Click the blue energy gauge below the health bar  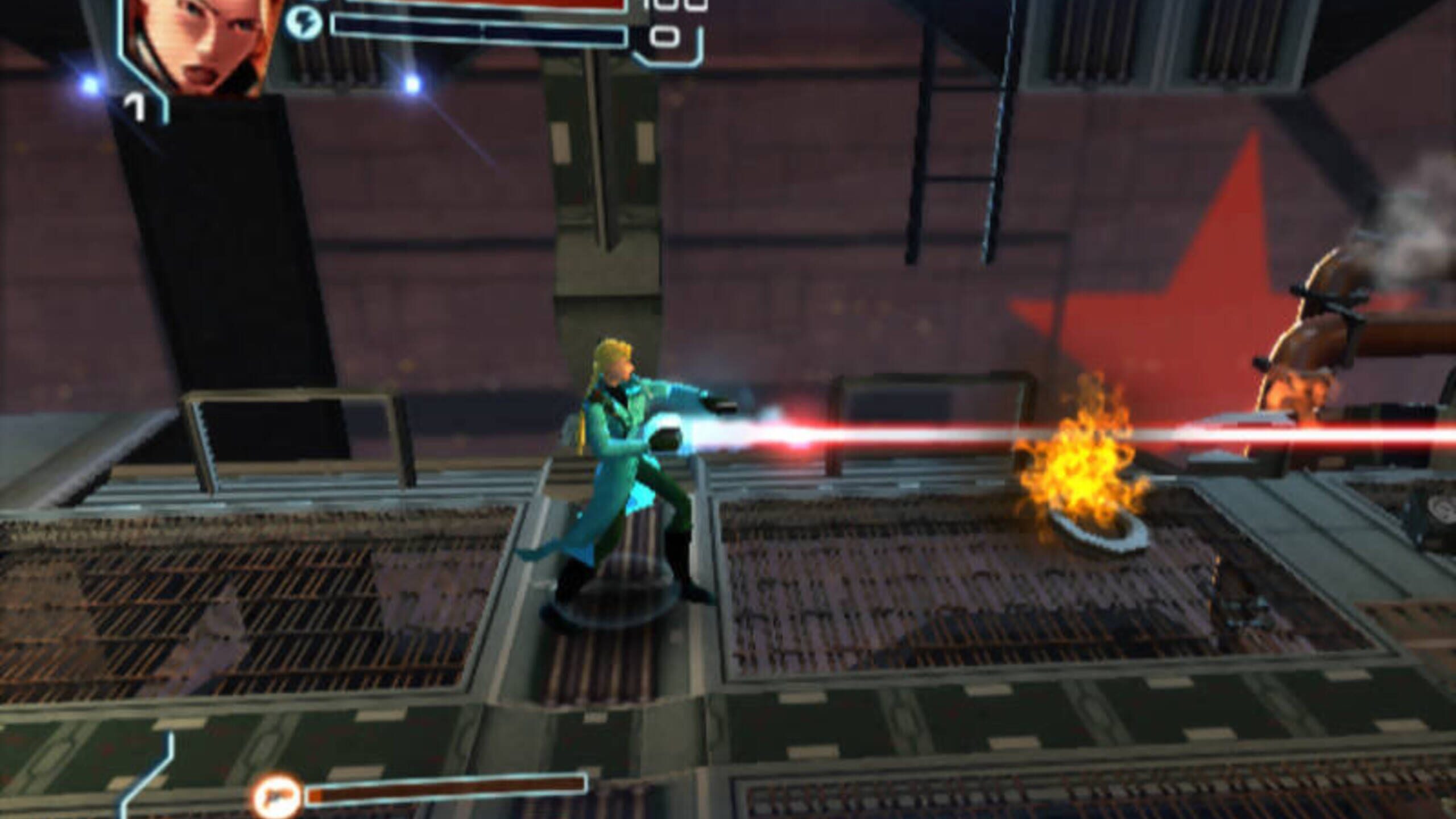483,26
